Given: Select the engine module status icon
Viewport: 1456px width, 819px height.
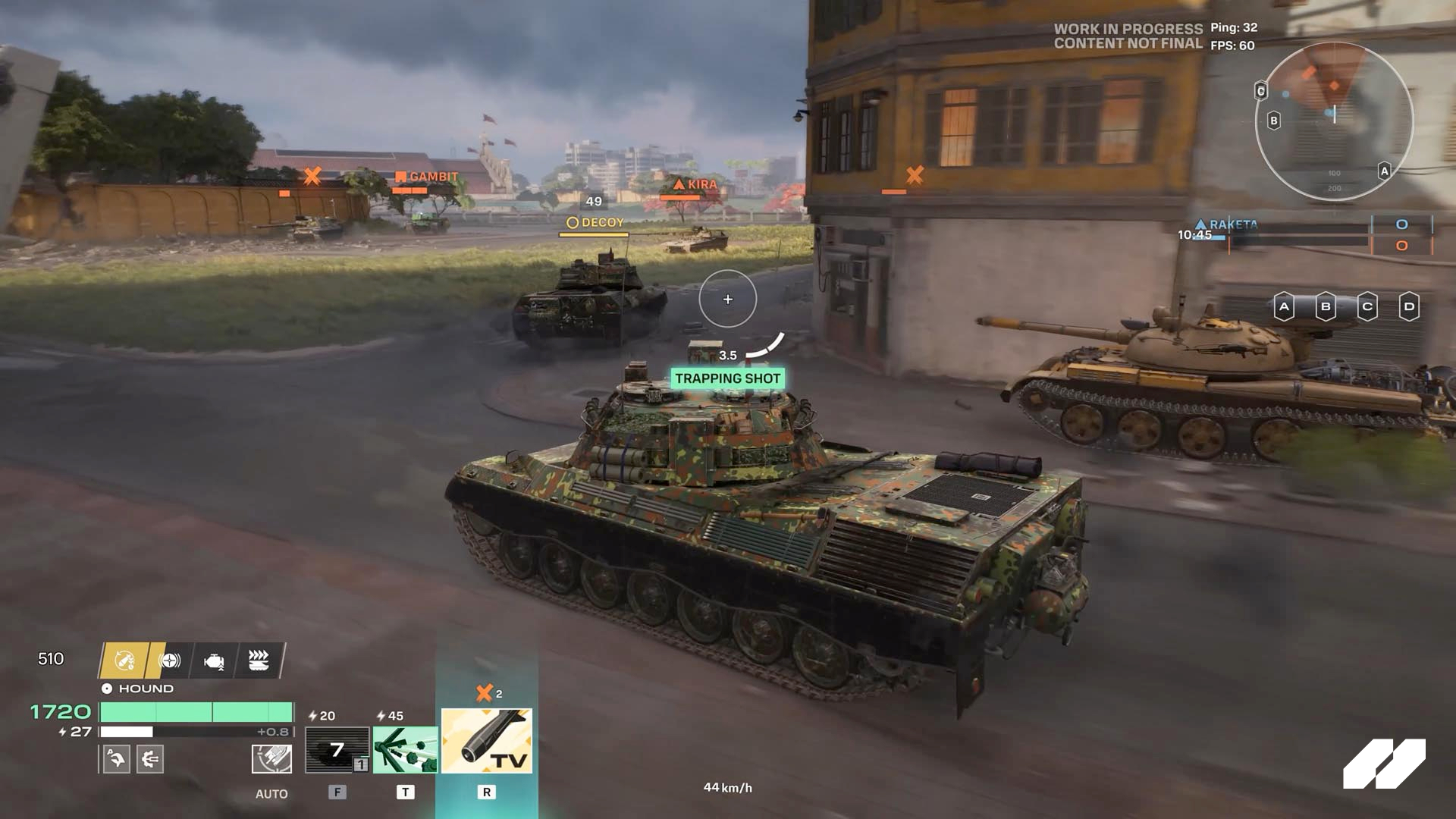Looking at the screenshot, I should 215,661.
